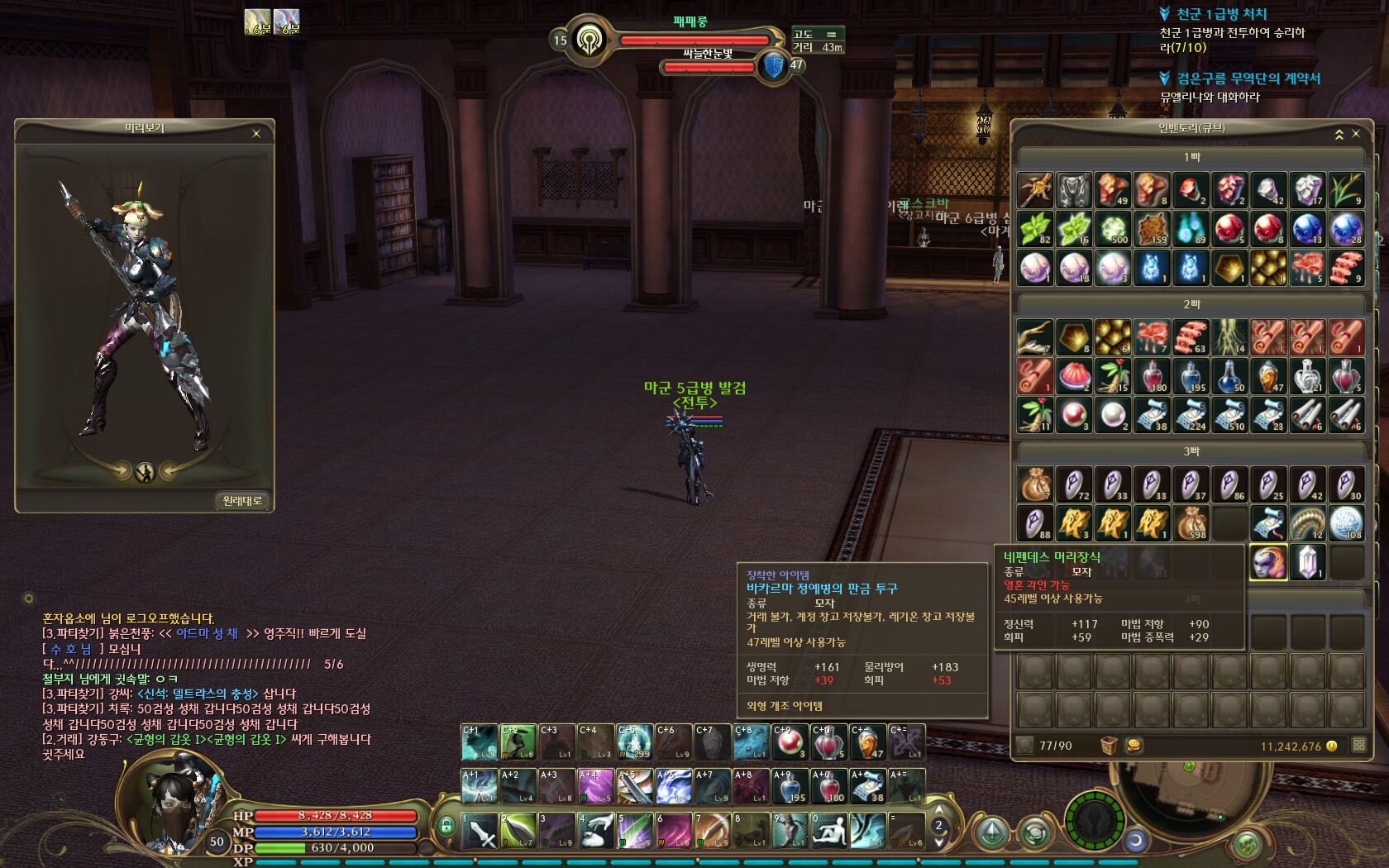Select the 검은구름 무역단의 계약서 quest tracker entry
Image resolution: width=1389 pixels, height=868 pixels.
pos(1248,79)
